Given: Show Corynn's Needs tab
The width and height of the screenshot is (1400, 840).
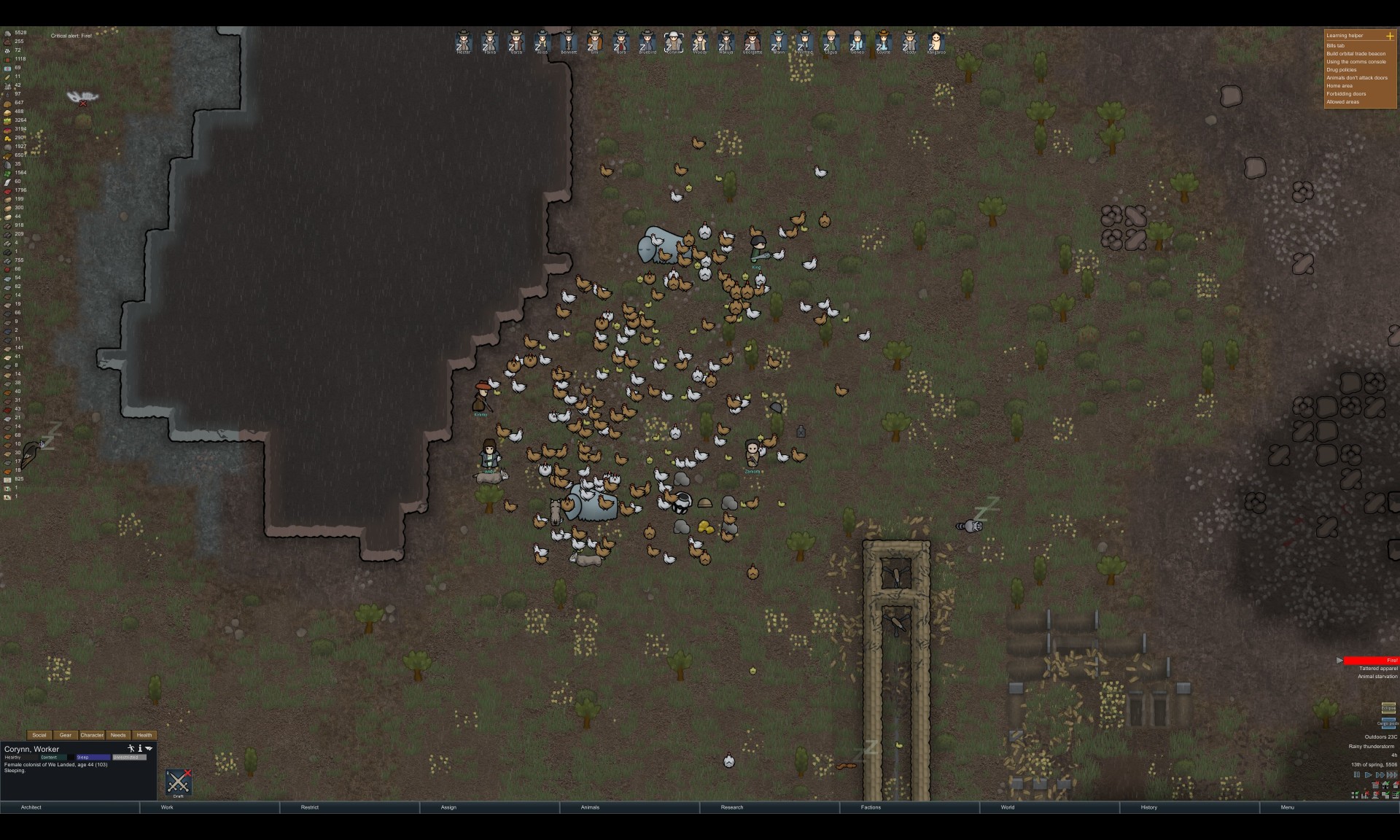Looking at the screenshot, I should pyautogui.click(x=118, y=735).
